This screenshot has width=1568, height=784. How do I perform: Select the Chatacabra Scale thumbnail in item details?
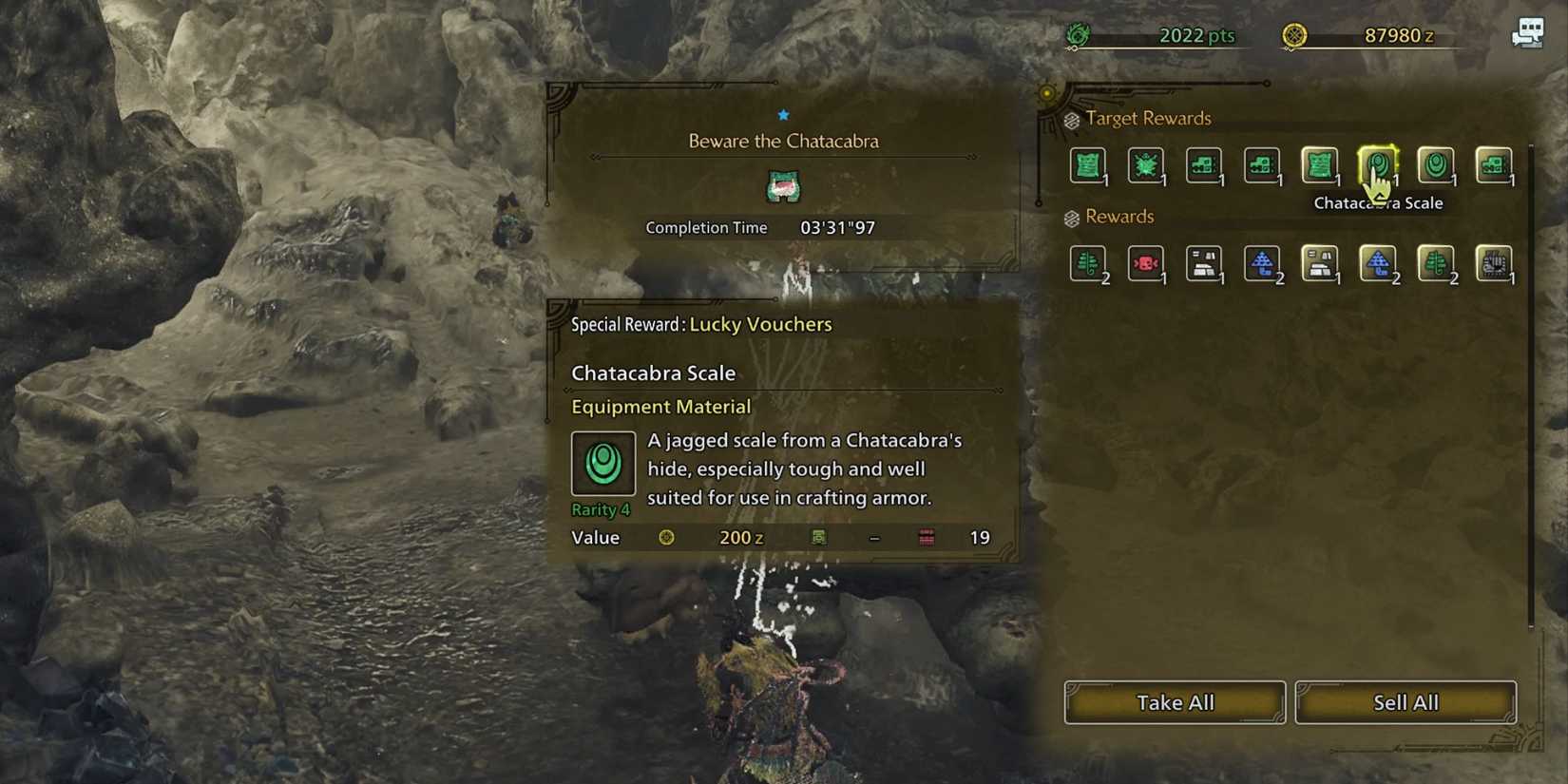[x=603, y=464]
